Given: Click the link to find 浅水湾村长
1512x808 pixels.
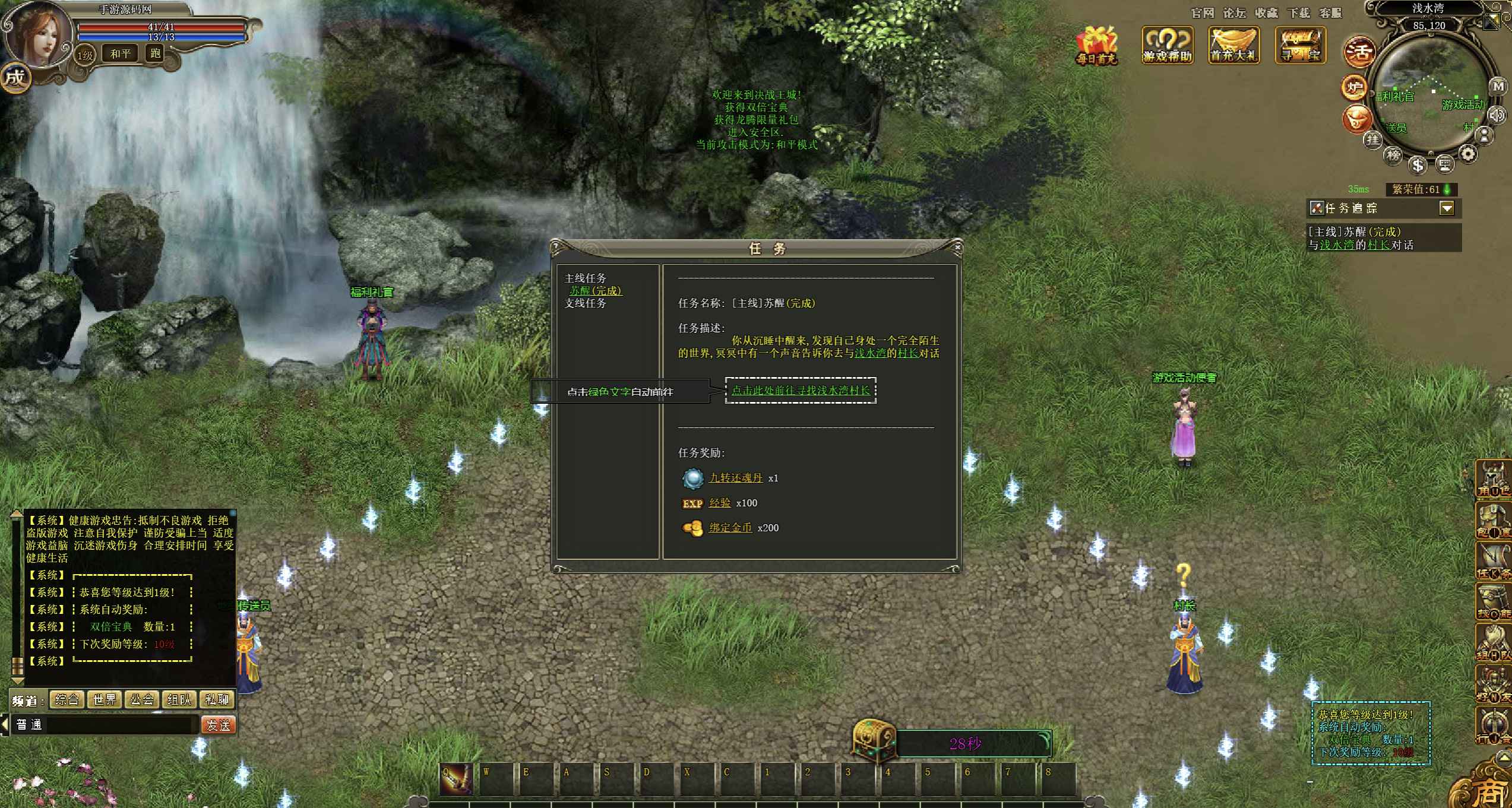Looking at the screenshot, I should (800, 391).
